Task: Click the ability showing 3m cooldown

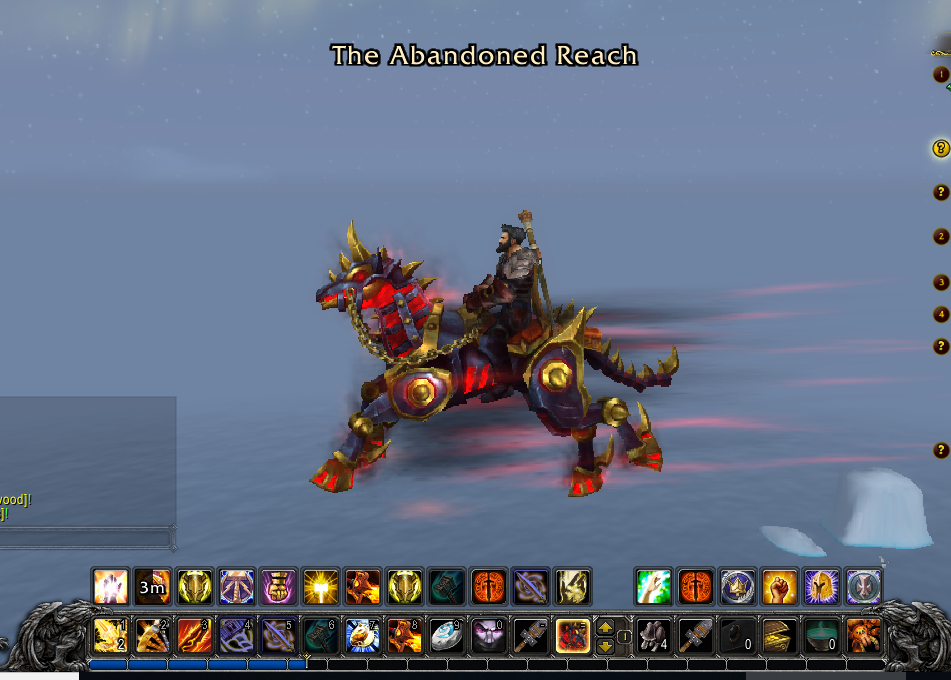Action: click(x=152, y=587)
